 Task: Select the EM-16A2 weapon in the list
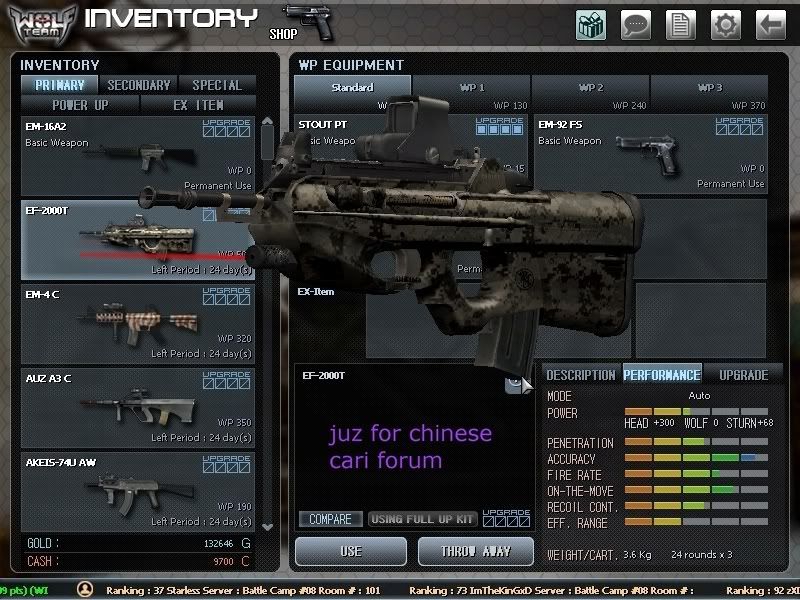(138, 155)
